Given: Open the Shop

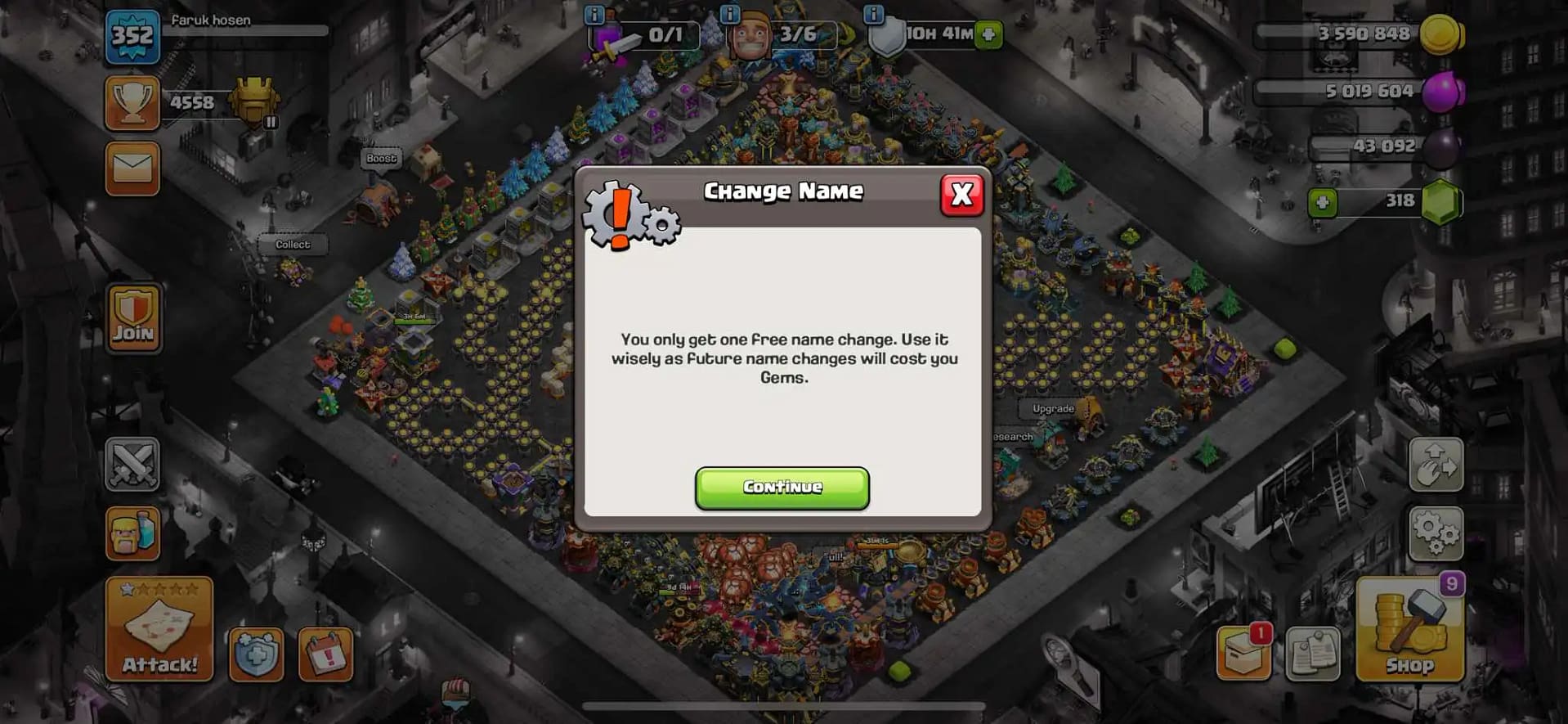Looking at the screenshot, I should coord(1409,630).
